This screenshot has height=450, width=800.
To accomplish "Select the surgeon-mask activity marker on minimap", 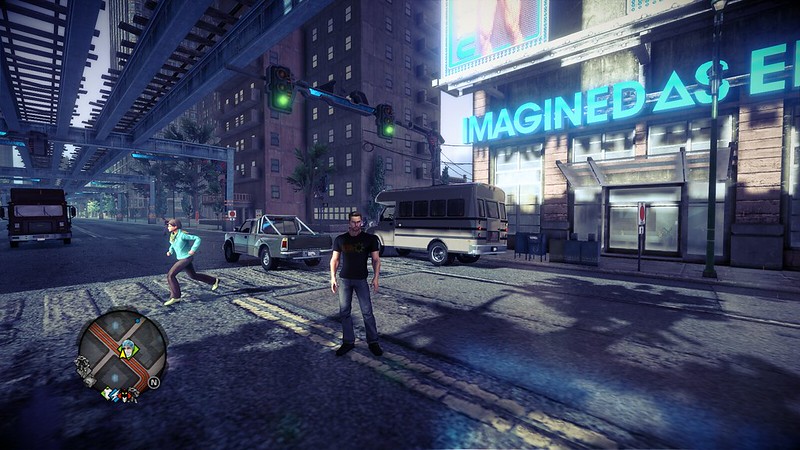I will (x=129, y=348).
